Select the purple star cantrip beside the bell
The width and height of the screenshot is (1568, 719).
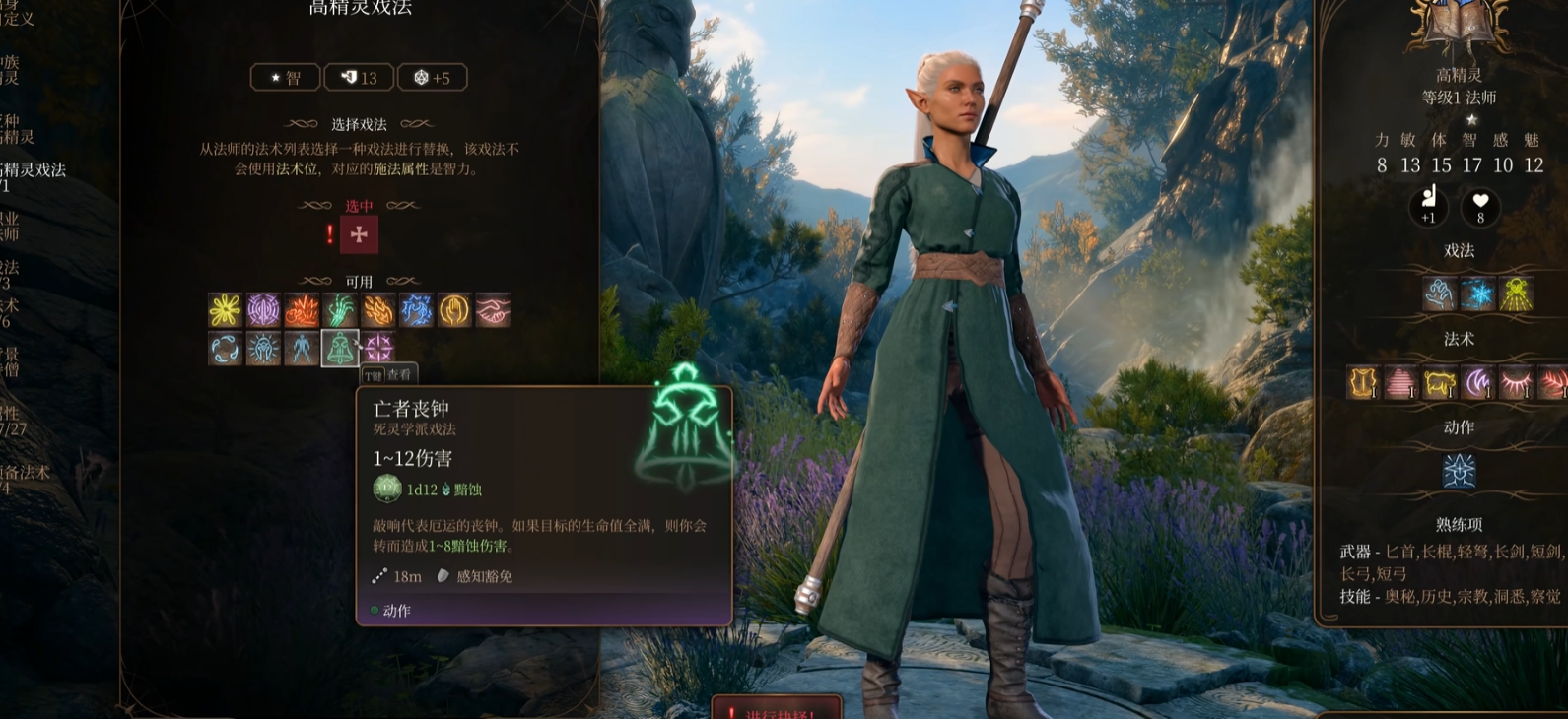pos(377,348)
